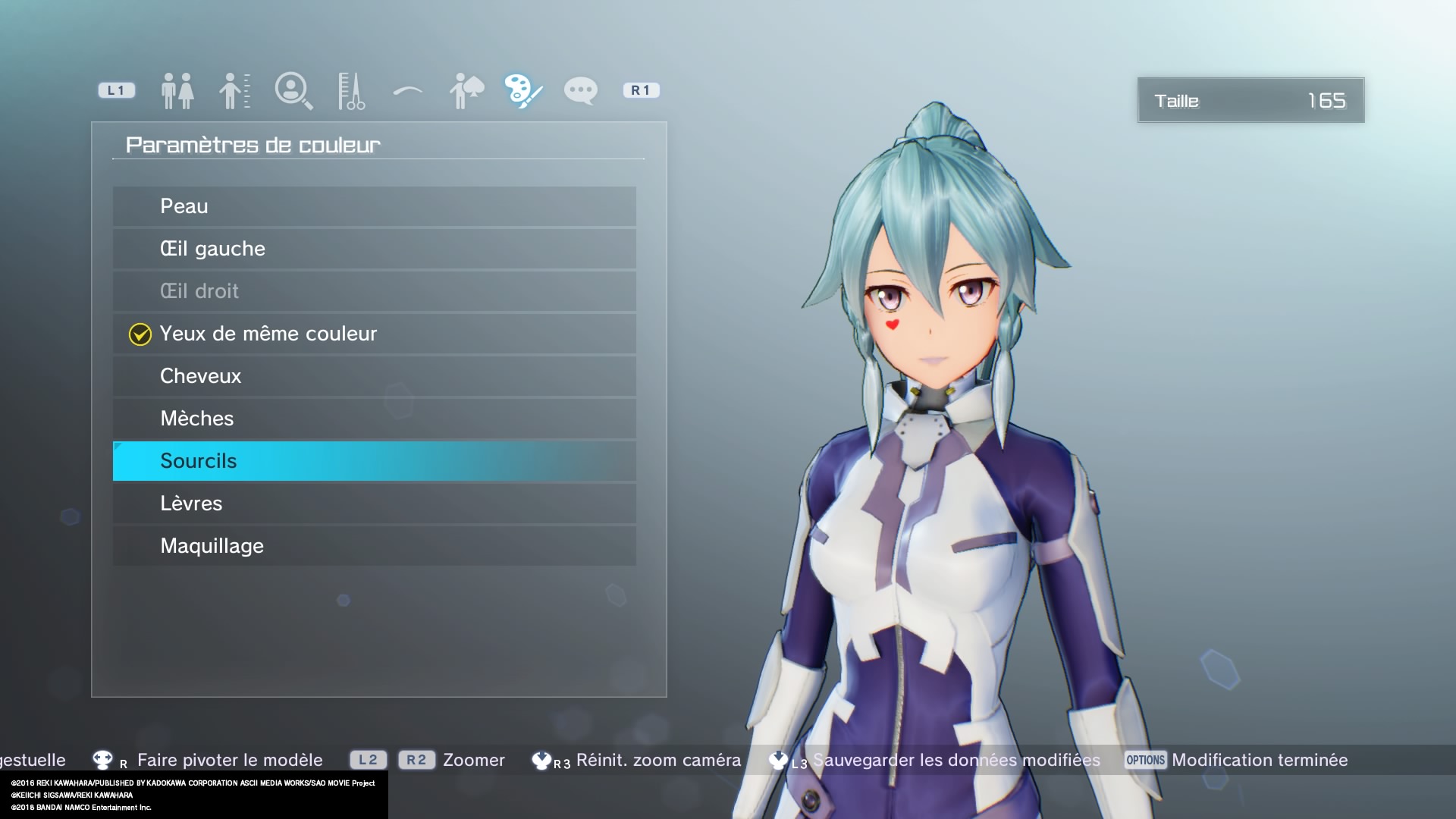Viewport: 1456px width, 819px height.
Task: Switch to the figure with spade tab
Action: 466,91
